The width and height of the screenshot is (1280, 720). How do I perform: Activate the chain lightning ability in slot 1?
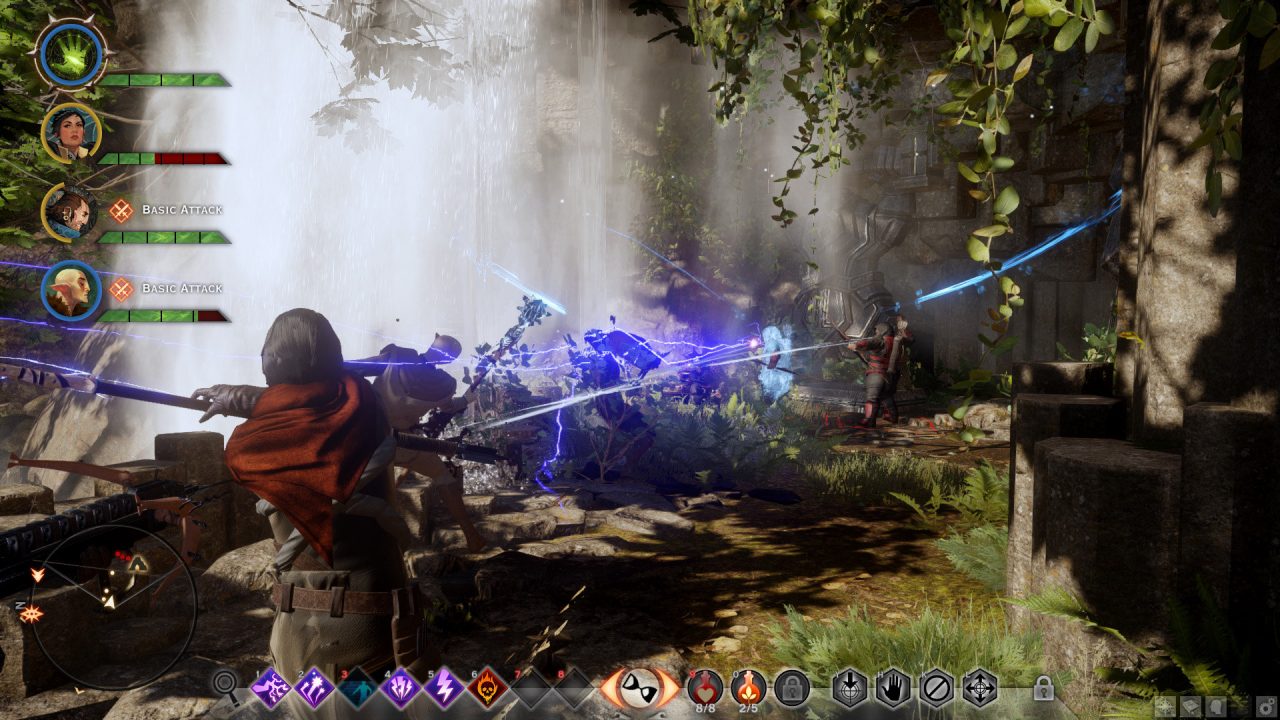point(271,688)
